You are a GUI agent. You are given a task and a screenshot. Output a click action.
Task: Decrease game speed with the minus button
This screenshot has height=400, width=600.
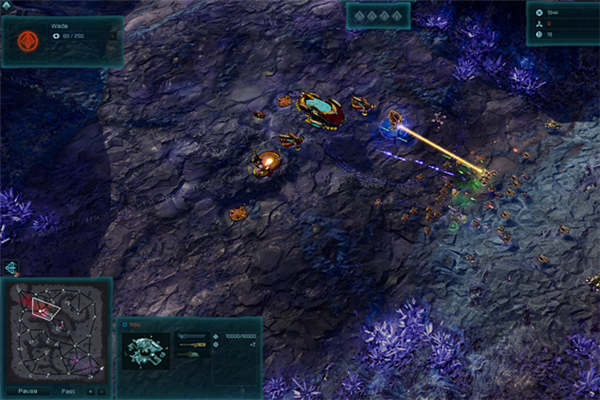101,391
